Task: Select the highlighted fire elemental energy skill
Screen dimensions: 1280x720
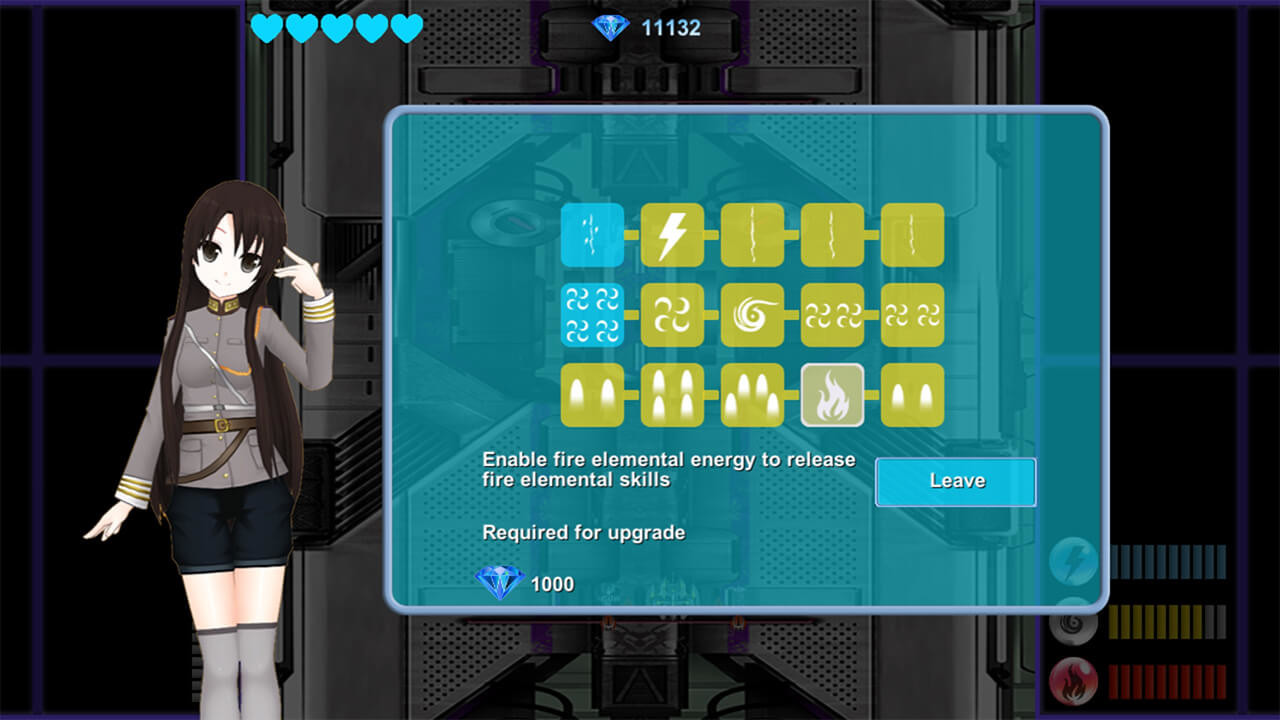Action: click(x=832, y=395)
